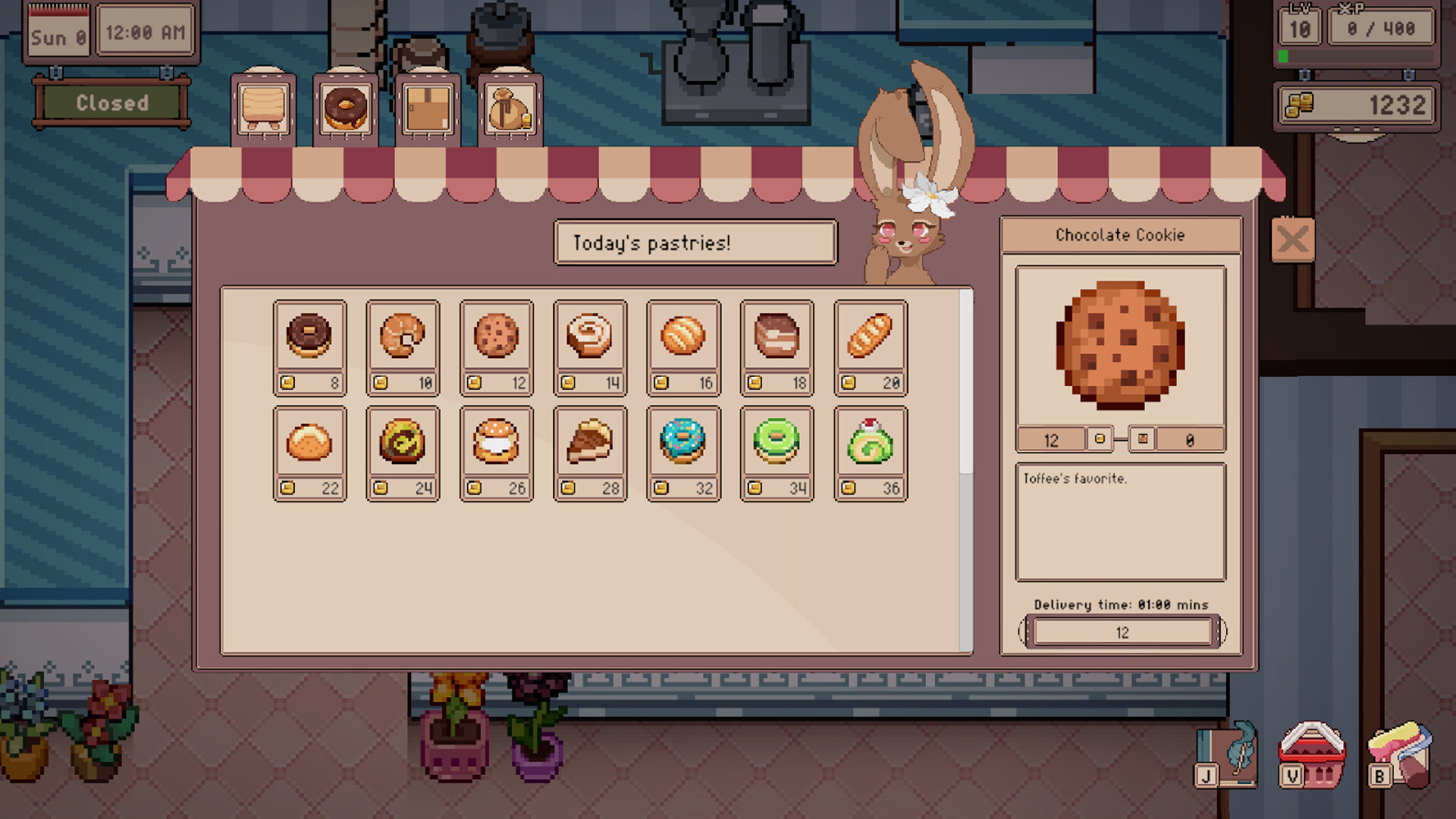Select the mushroom bun priced 26
This screenshot has height=819, width=1456.
pos(497,444)
